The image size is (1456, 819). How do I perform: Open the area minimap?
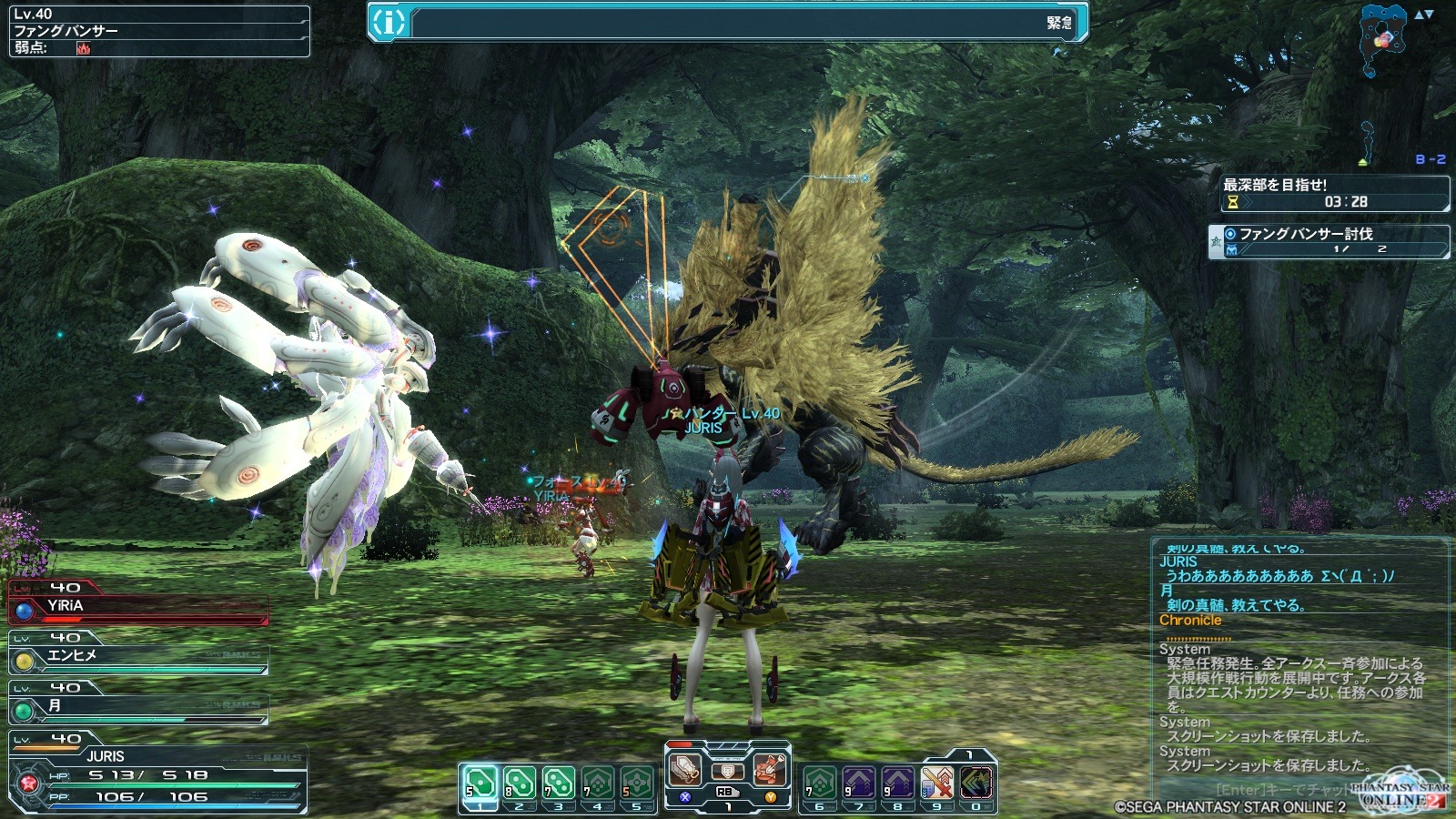(1384, 40)
